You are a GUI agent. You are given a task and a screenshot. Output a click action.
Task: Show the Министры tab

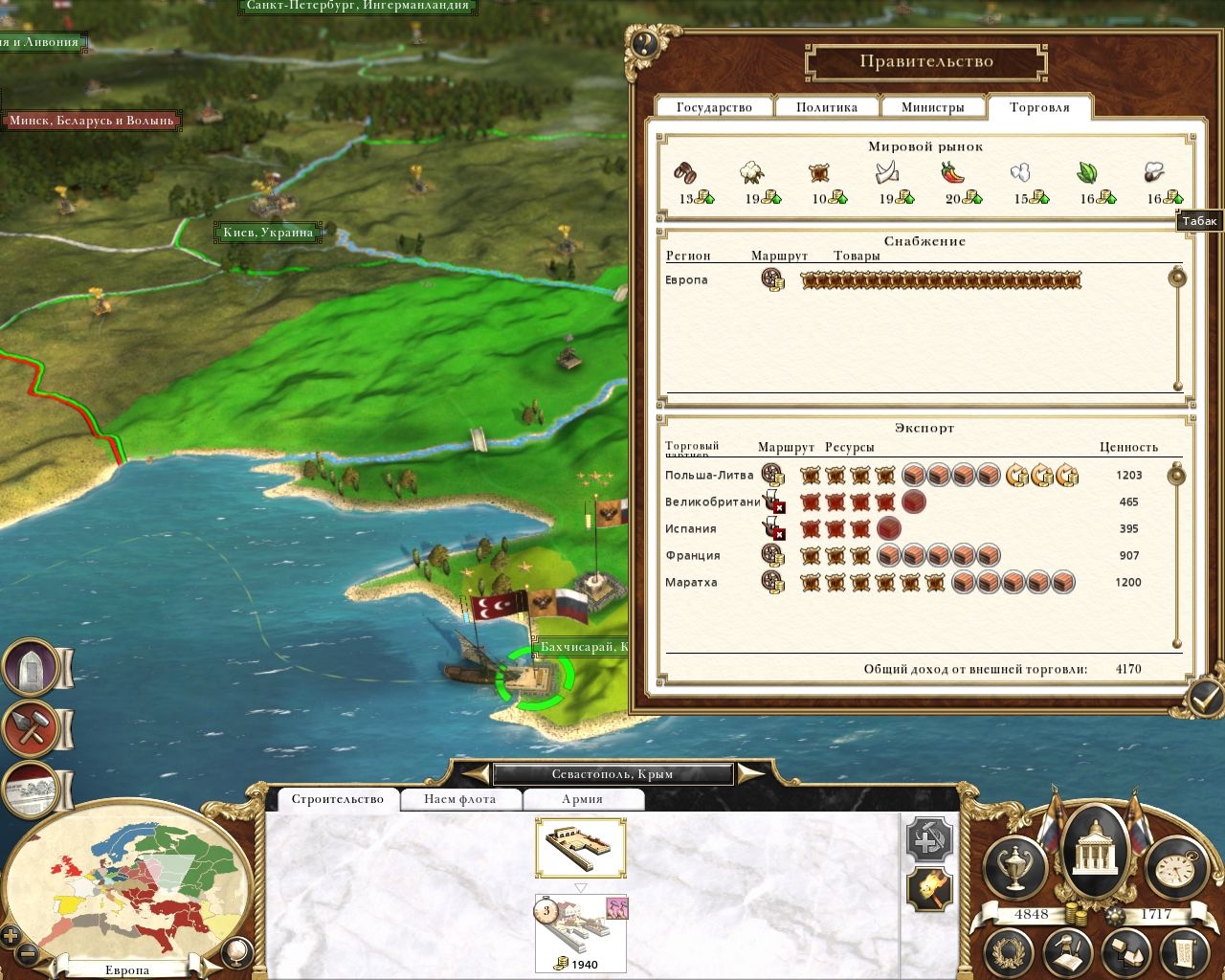click(932, 107)
